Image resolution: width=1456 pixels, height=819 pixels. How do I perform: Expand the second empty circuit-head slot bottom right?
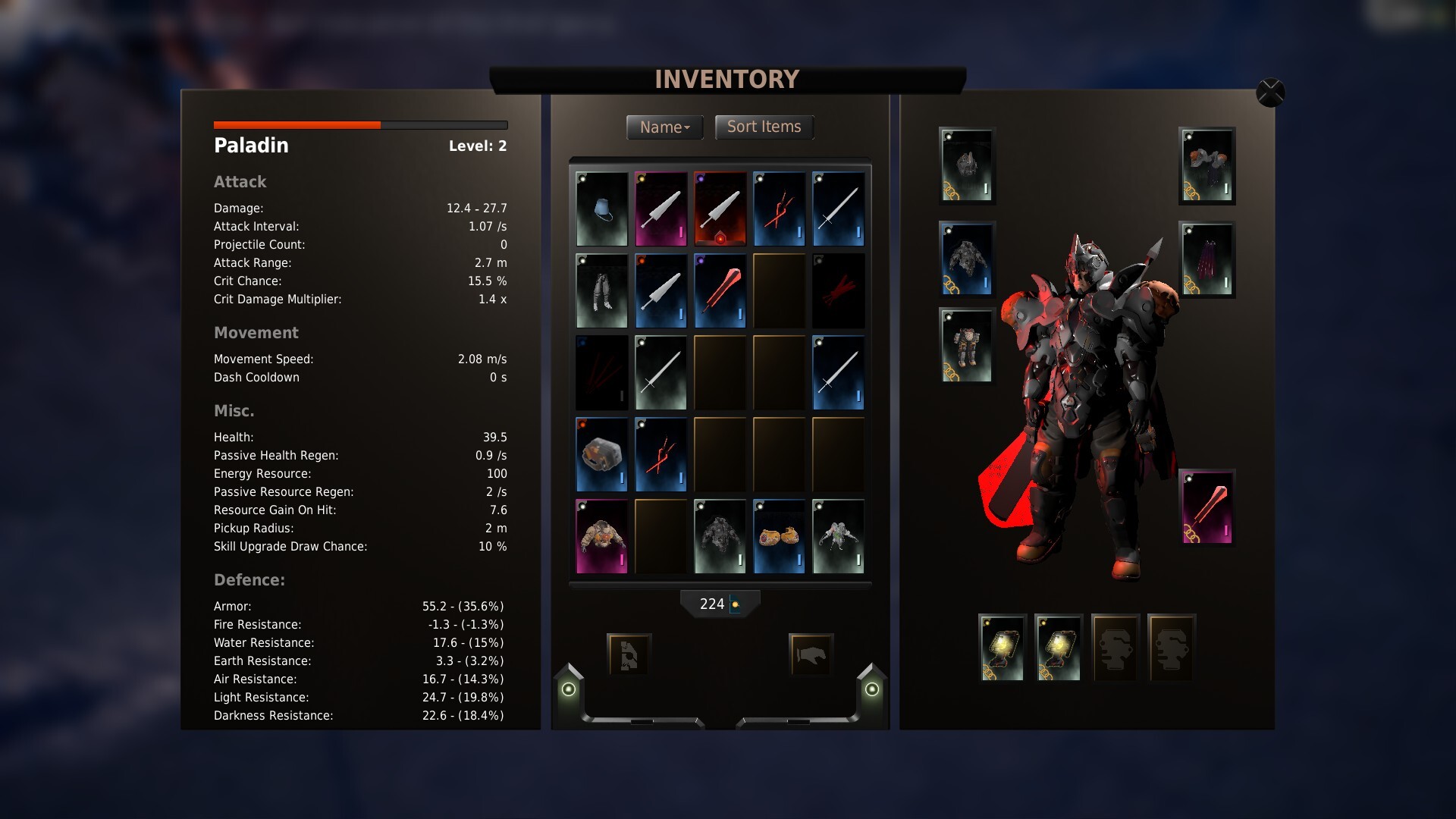coord(1172,647)
